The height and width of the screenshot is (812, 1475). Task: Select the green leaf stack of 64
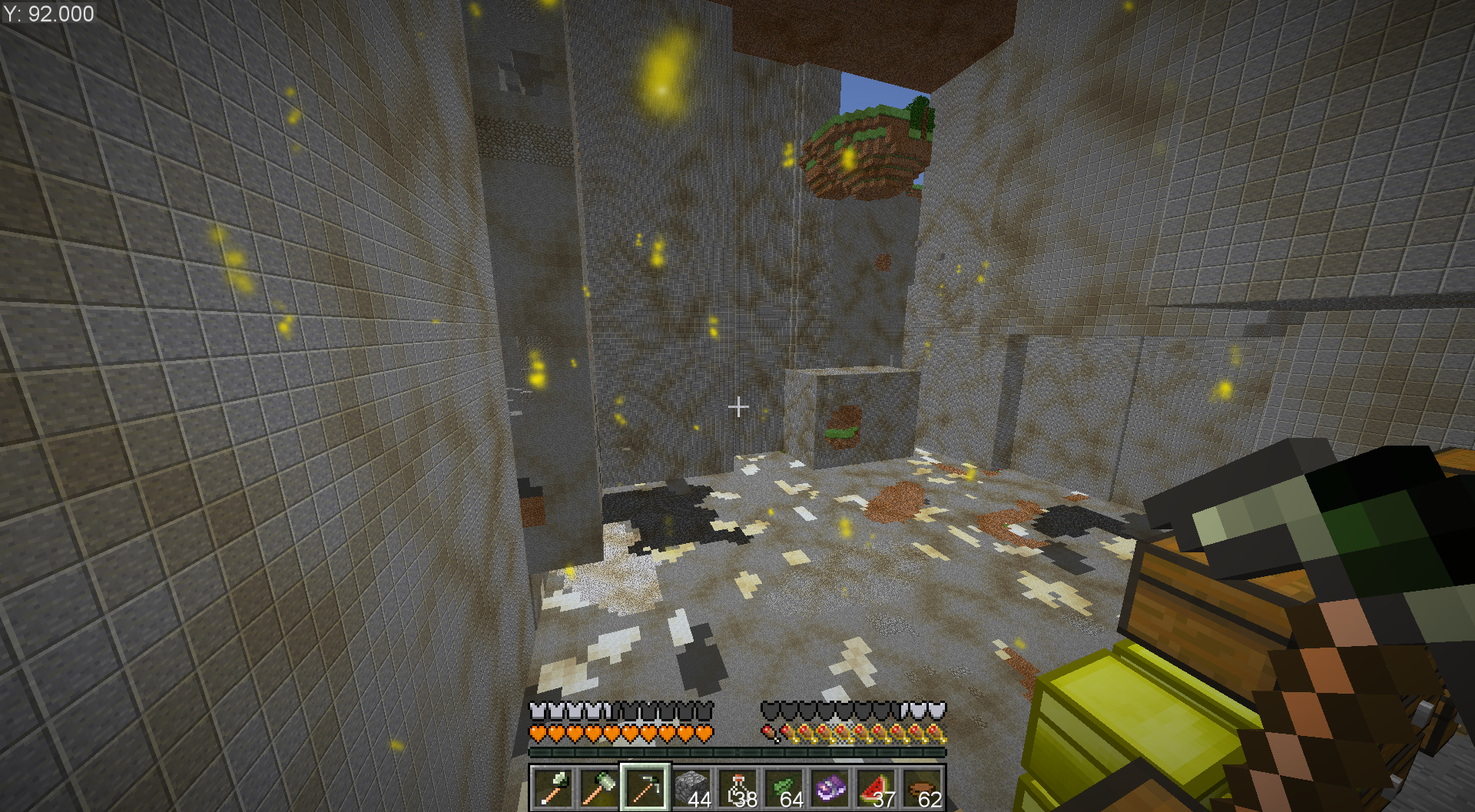pos(784,788)
